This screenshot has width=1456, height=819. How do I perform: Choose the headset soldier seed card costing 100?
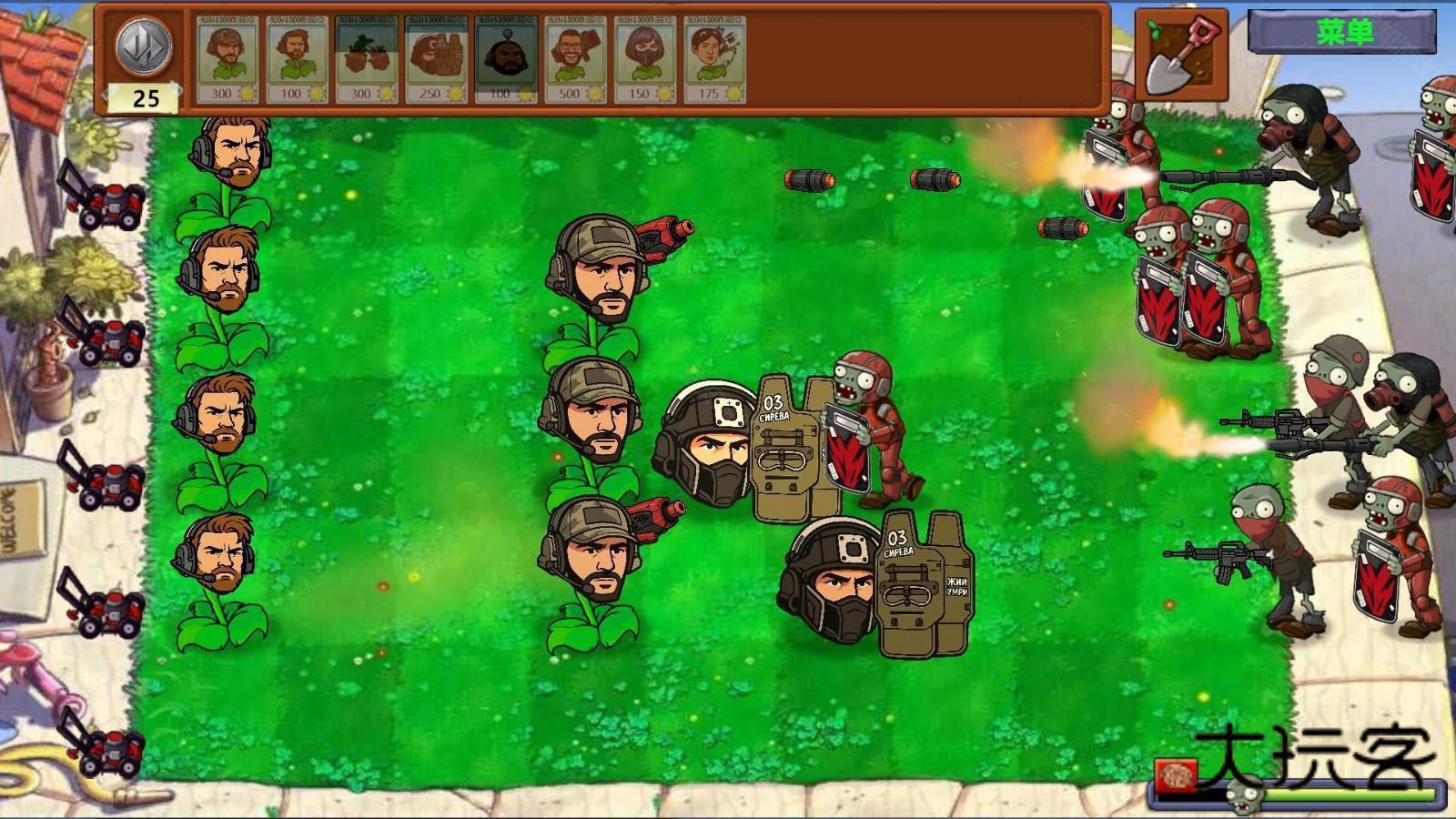click(x=298, y=59)
